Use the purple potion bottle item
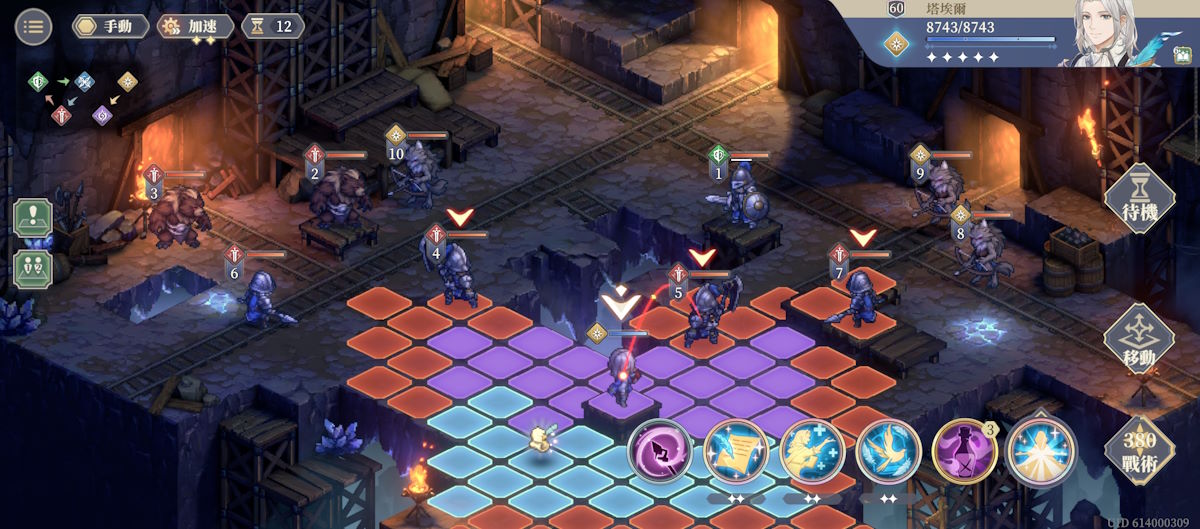The image size is (1200, 529). click(x=964, y=452)
